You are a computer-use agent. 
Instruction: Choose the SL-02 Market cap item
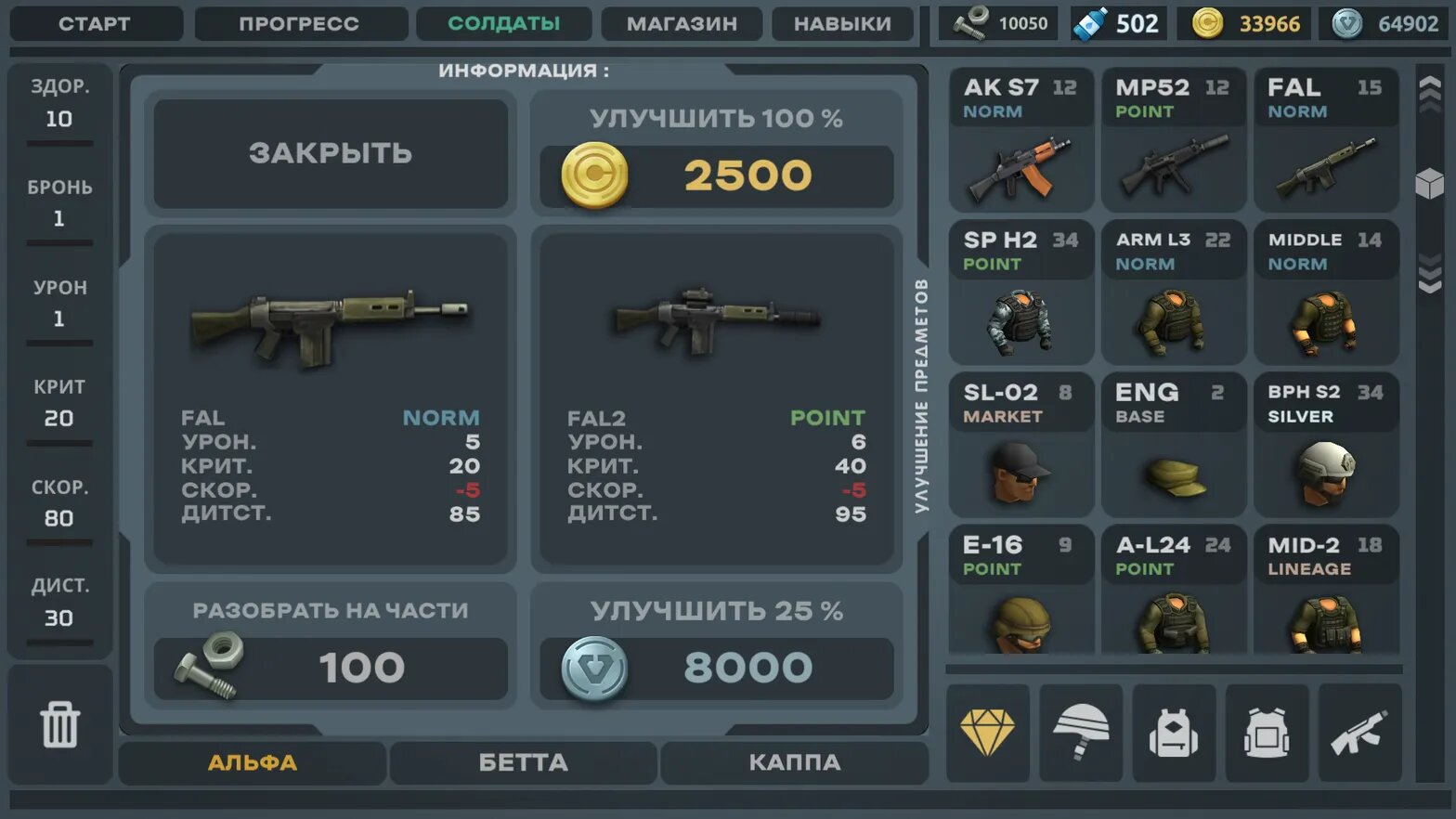click(x=1020, y=445)
